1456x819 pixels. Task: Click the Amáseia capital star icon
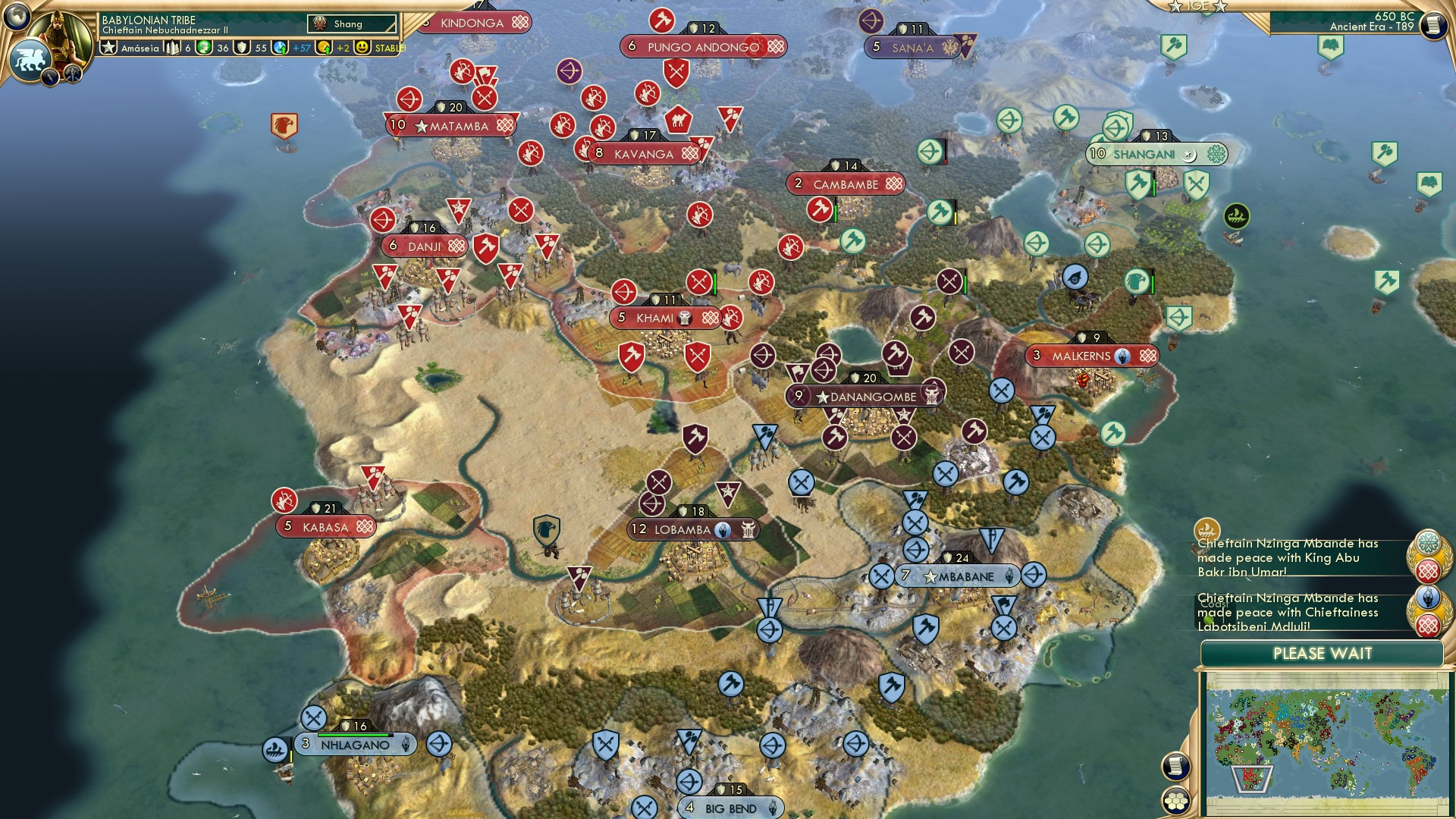coord(108,46)
